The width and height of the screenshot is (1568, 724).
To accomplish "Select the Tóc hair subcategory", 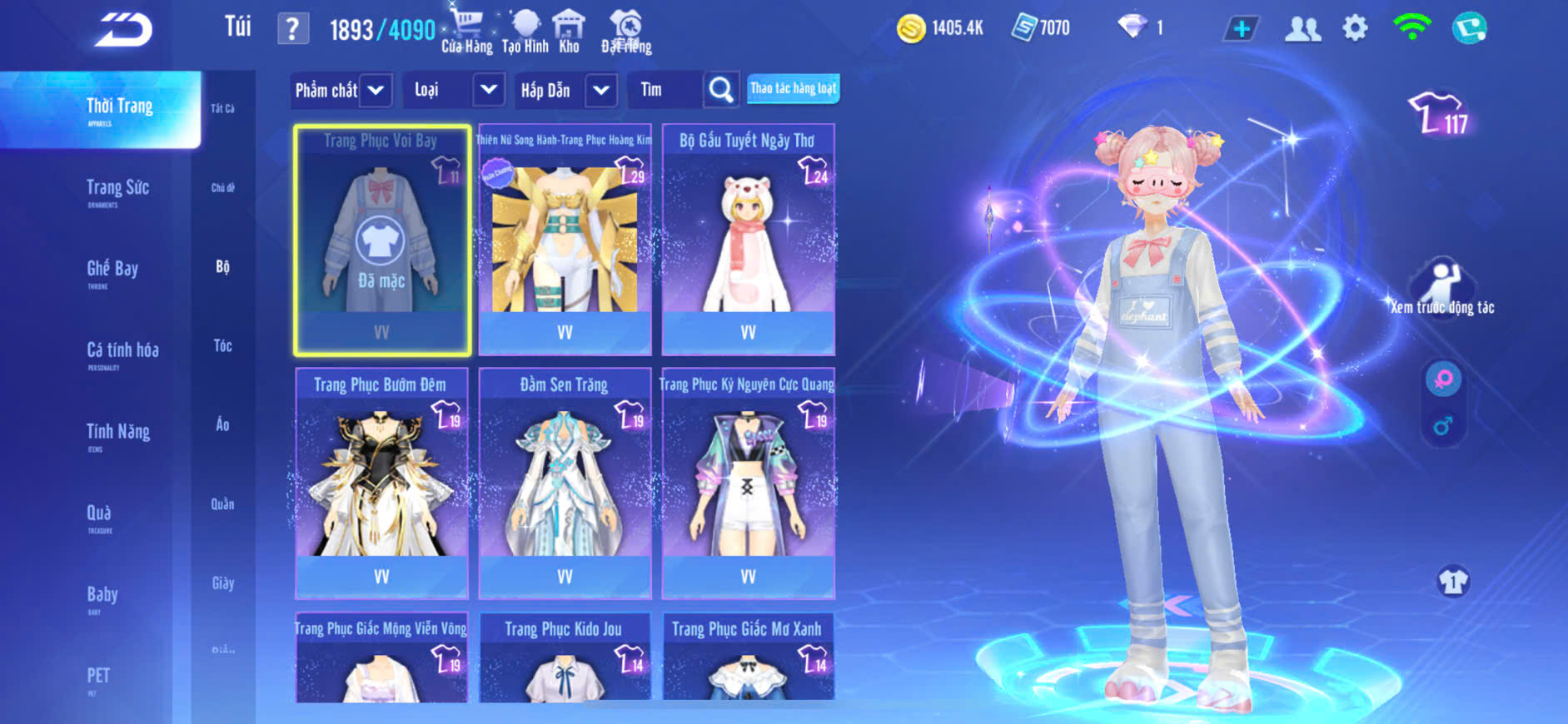I will coord(222,345).
